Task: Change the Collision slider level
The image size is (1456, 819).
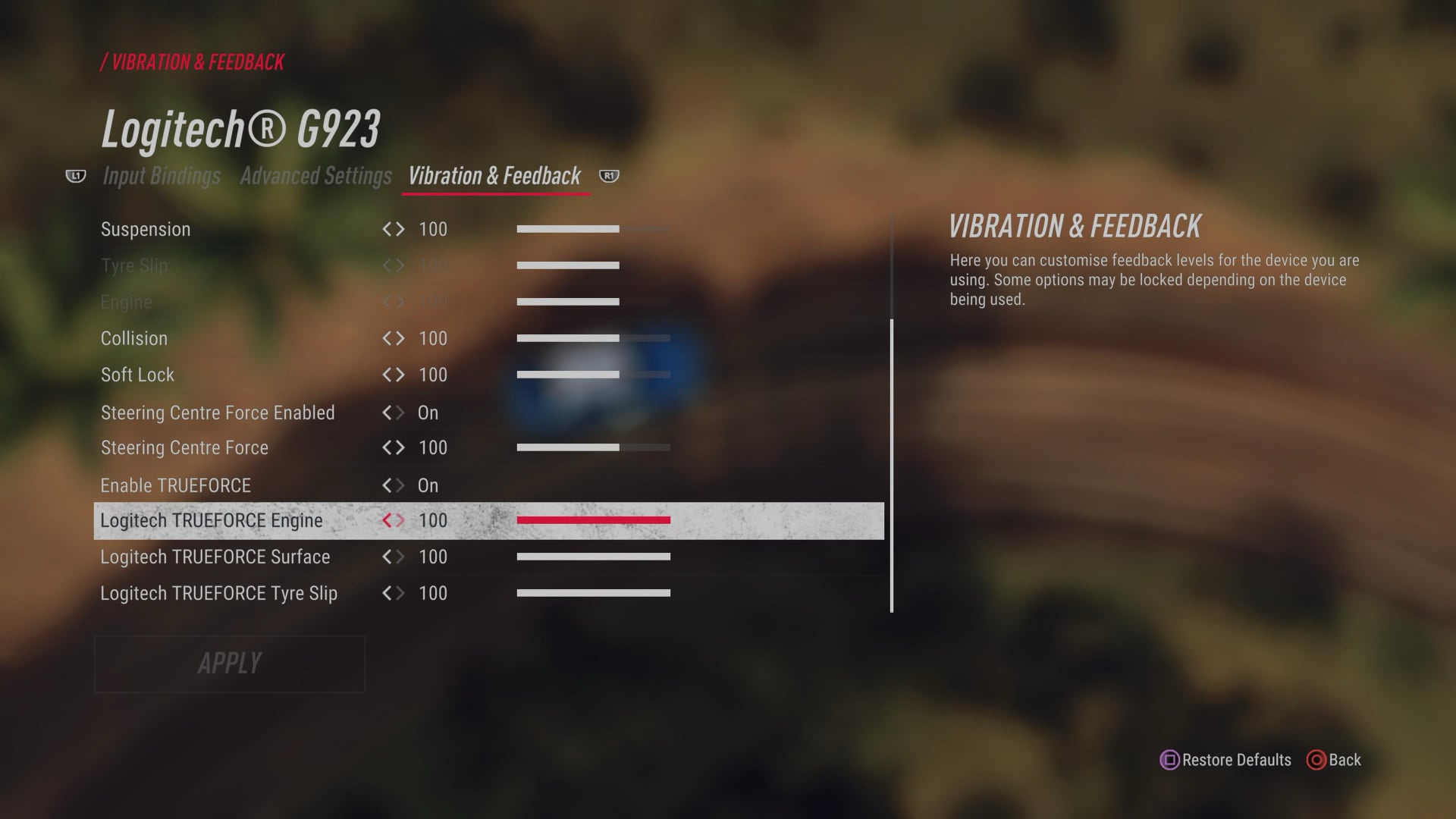Action: pos(593,338)
